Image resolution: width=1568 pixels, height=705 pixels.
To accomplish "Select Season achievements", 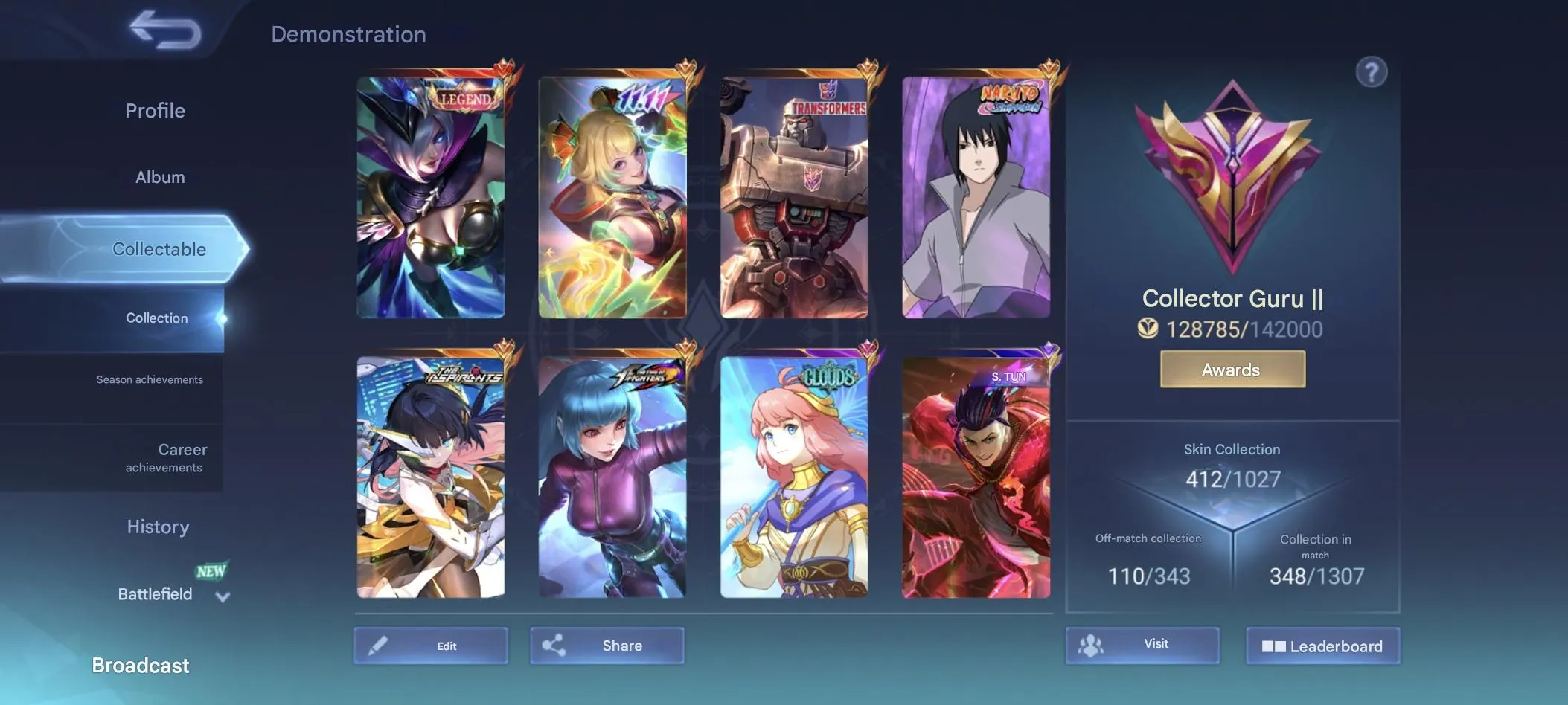I will coord(149,379).
